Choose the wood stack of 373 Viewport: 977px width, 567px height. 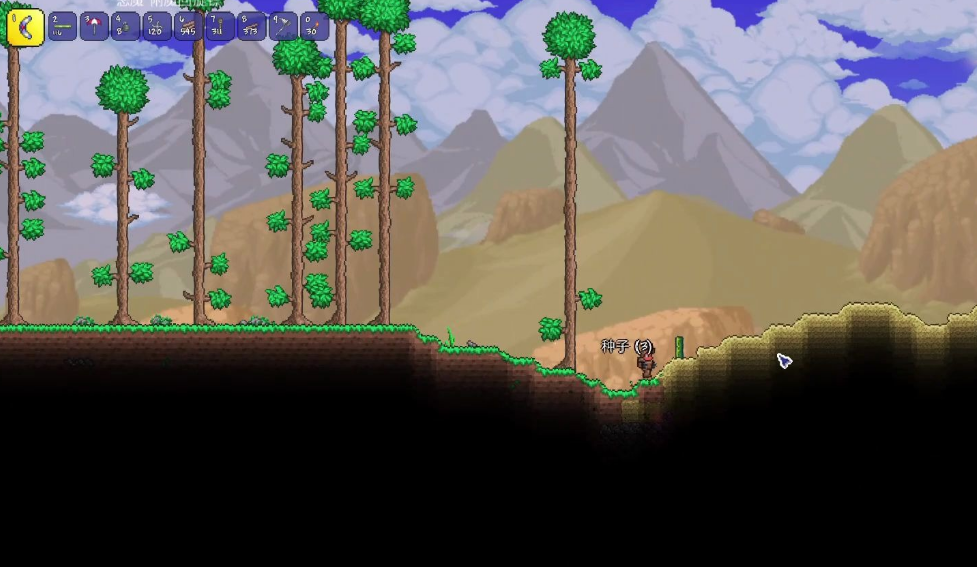coord(251,26)
